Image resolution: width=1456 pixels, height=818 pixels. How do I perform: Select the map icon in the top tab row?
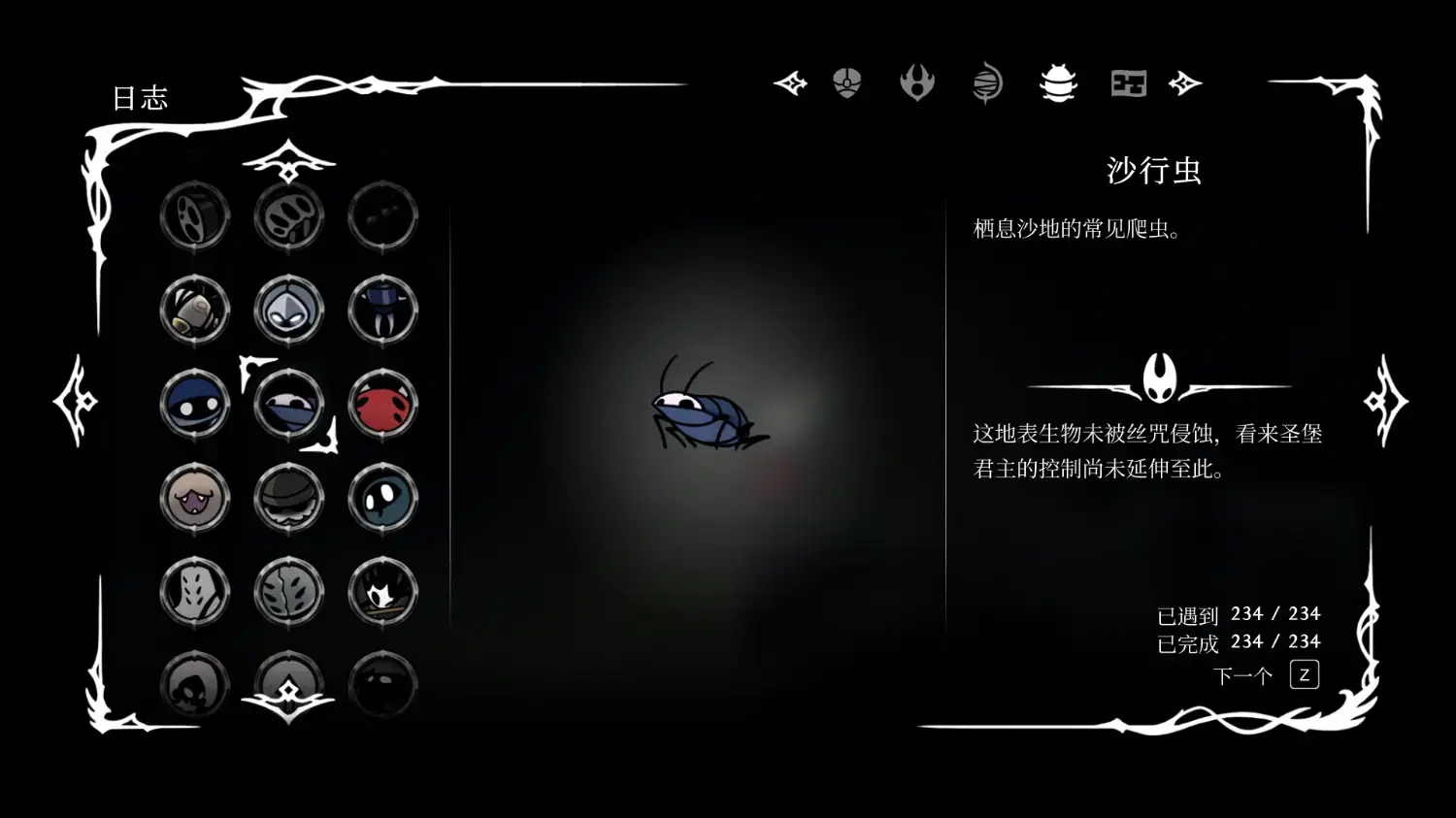click(1128, 82)
